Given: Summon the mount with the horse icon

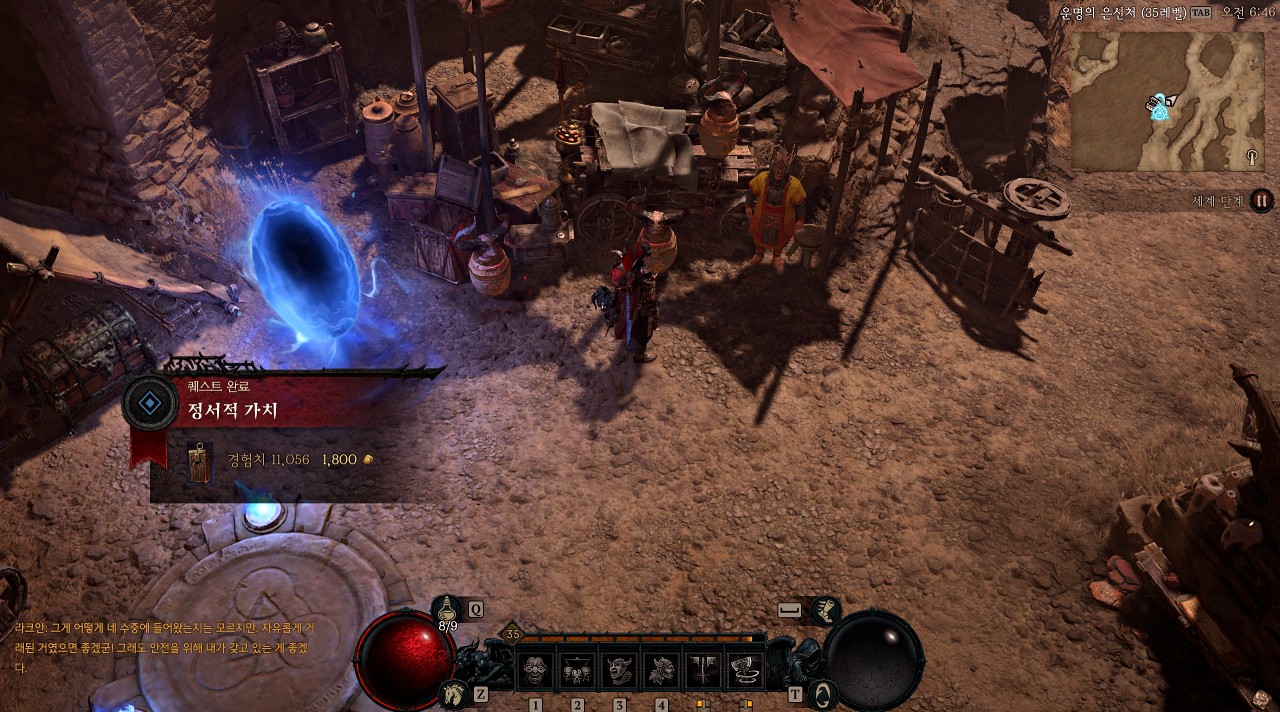Looking at the screenshot, I should tap(453, 692).
